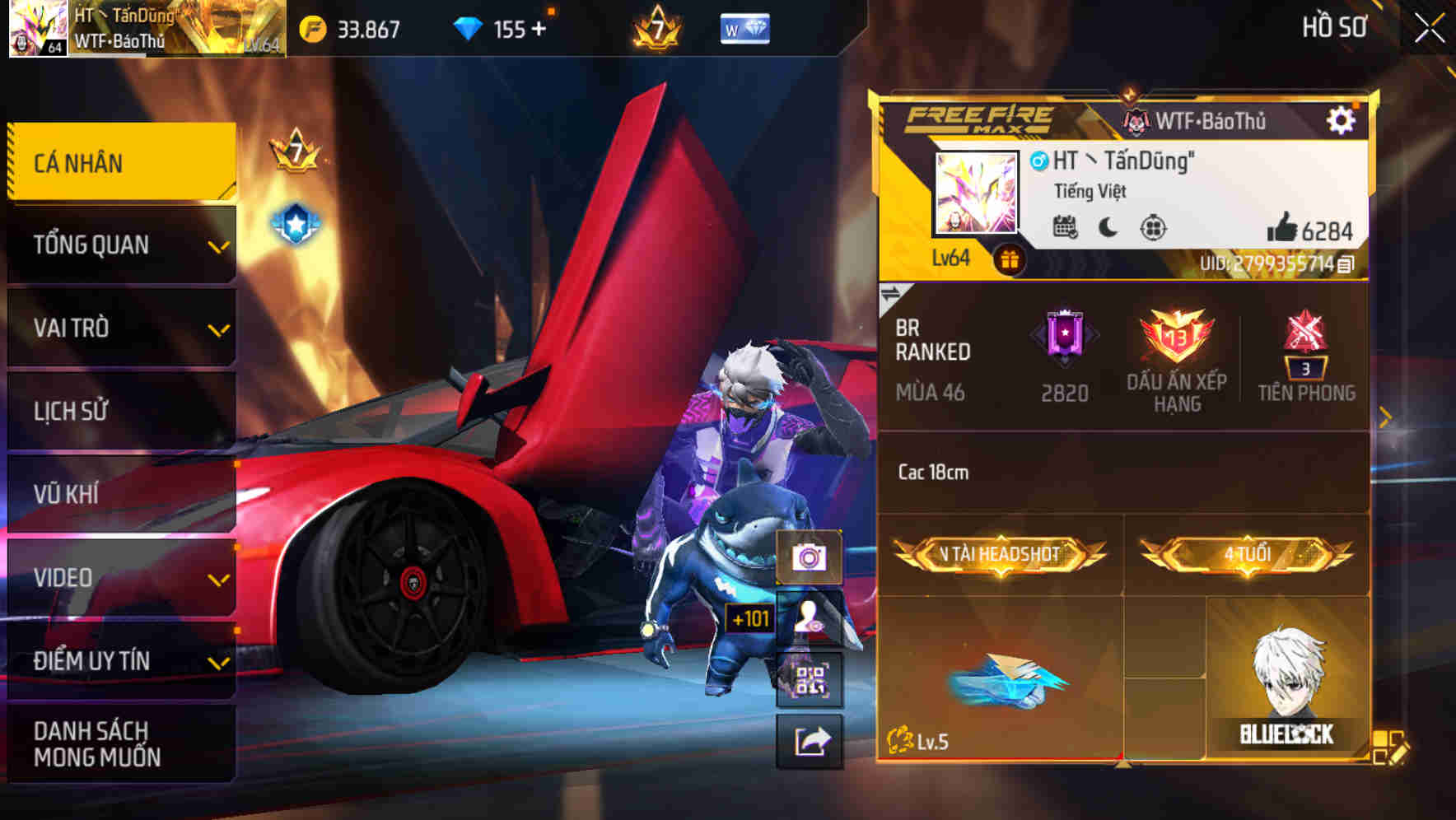This screenshot has height=820, width=1456.
Task: Expand the Tổng Quan section
Action: 122,245
